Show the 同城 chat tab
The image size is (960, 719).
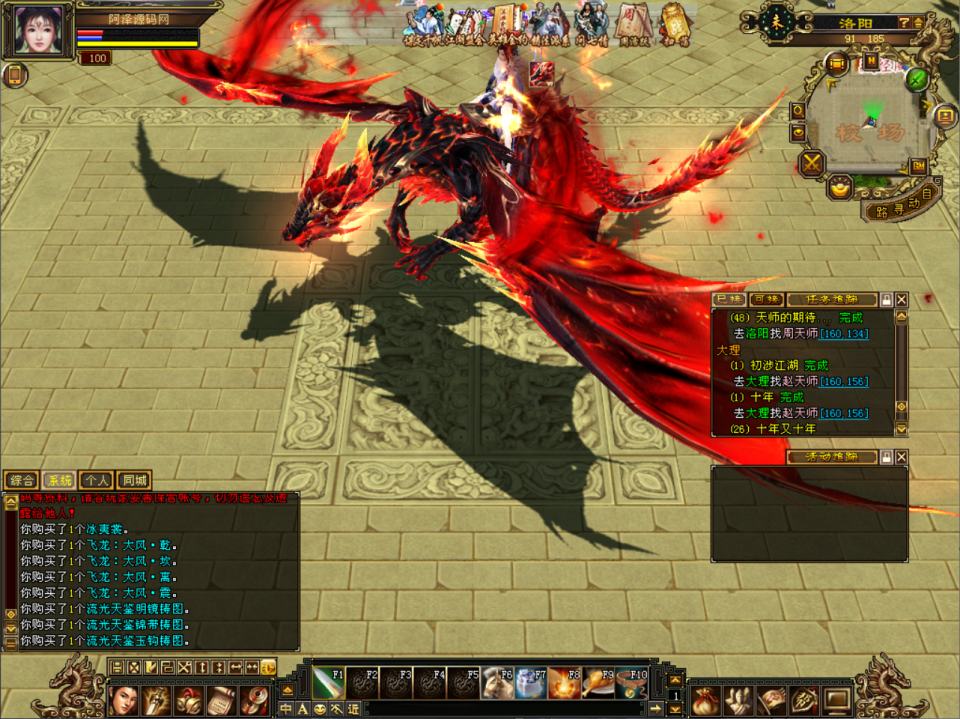click(134, 480)
